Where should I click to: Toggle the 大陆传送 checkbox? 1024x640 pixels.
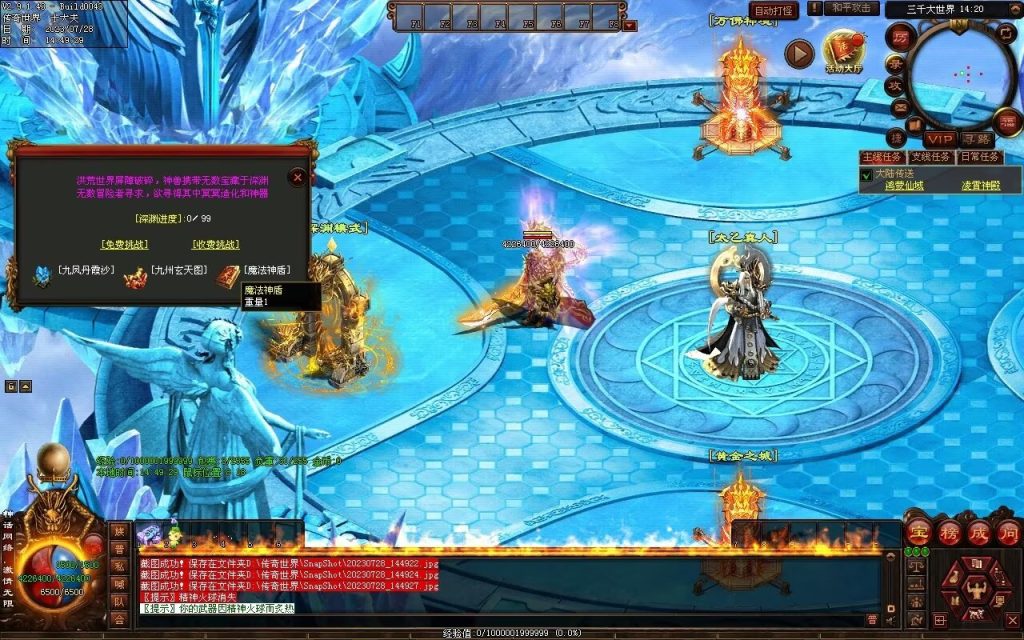(x=866, y=174)
